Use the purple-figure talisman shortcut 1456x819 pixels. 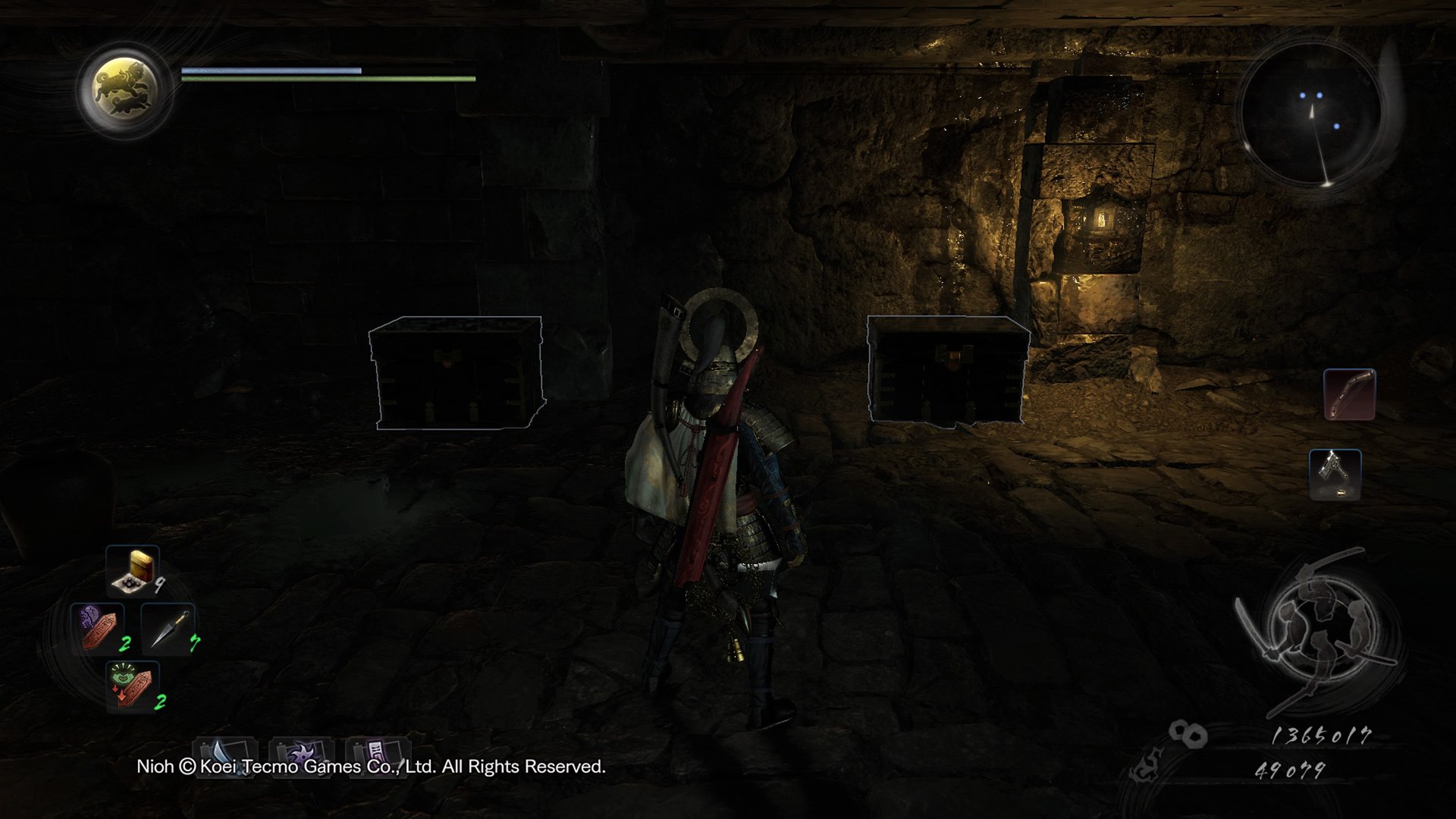[x=98, y=628]
